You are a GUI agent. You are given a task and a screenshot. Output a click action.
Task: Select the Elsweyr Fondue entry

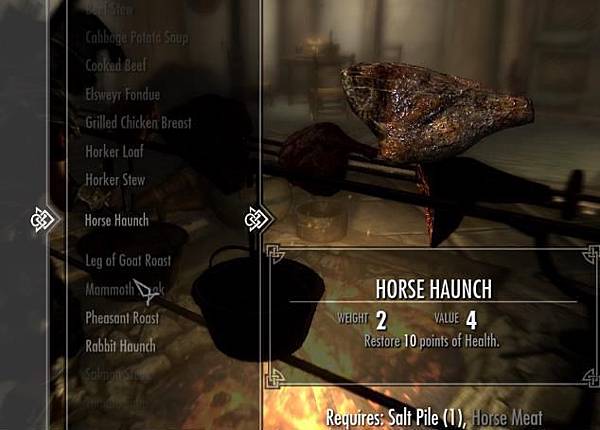click(x=122, y=95)
